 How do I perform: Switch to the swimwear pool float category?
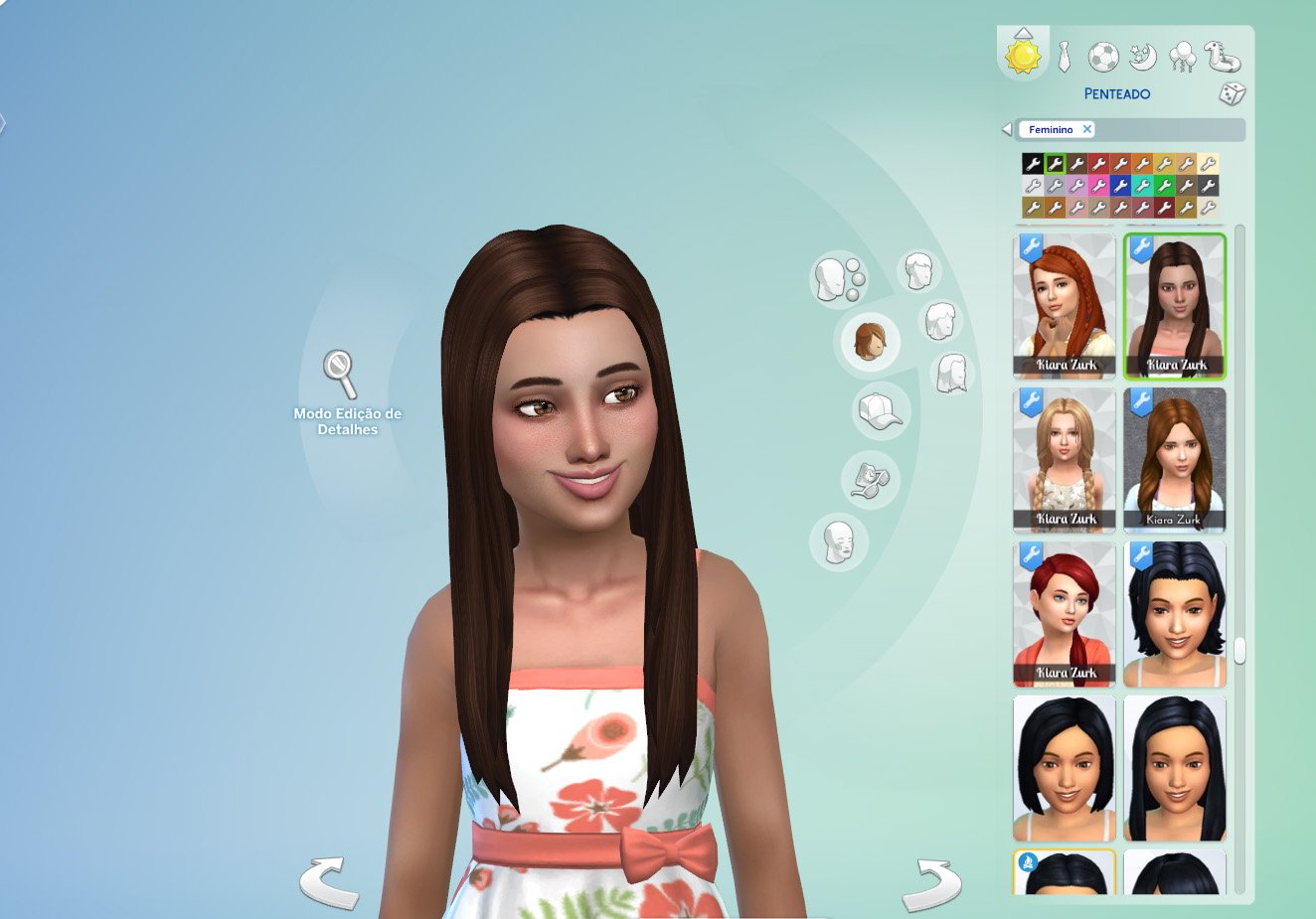point(1223,57)
